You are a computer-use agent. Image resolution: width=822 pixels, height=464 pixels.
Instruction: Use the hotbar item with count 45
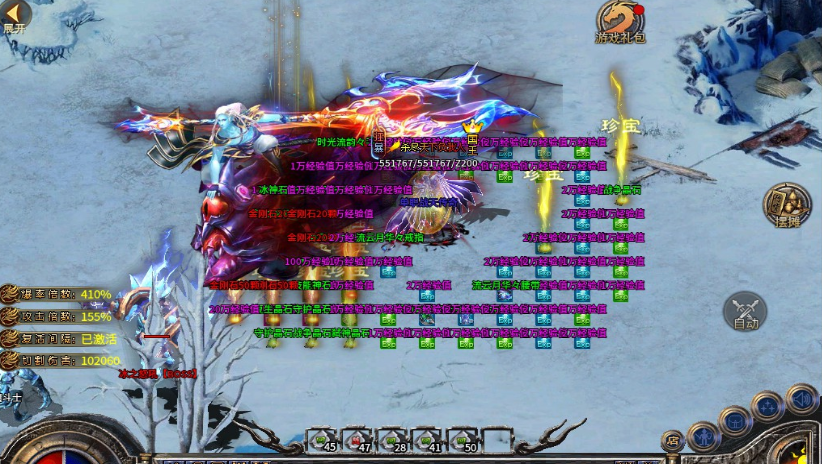(x=324, y=441)
